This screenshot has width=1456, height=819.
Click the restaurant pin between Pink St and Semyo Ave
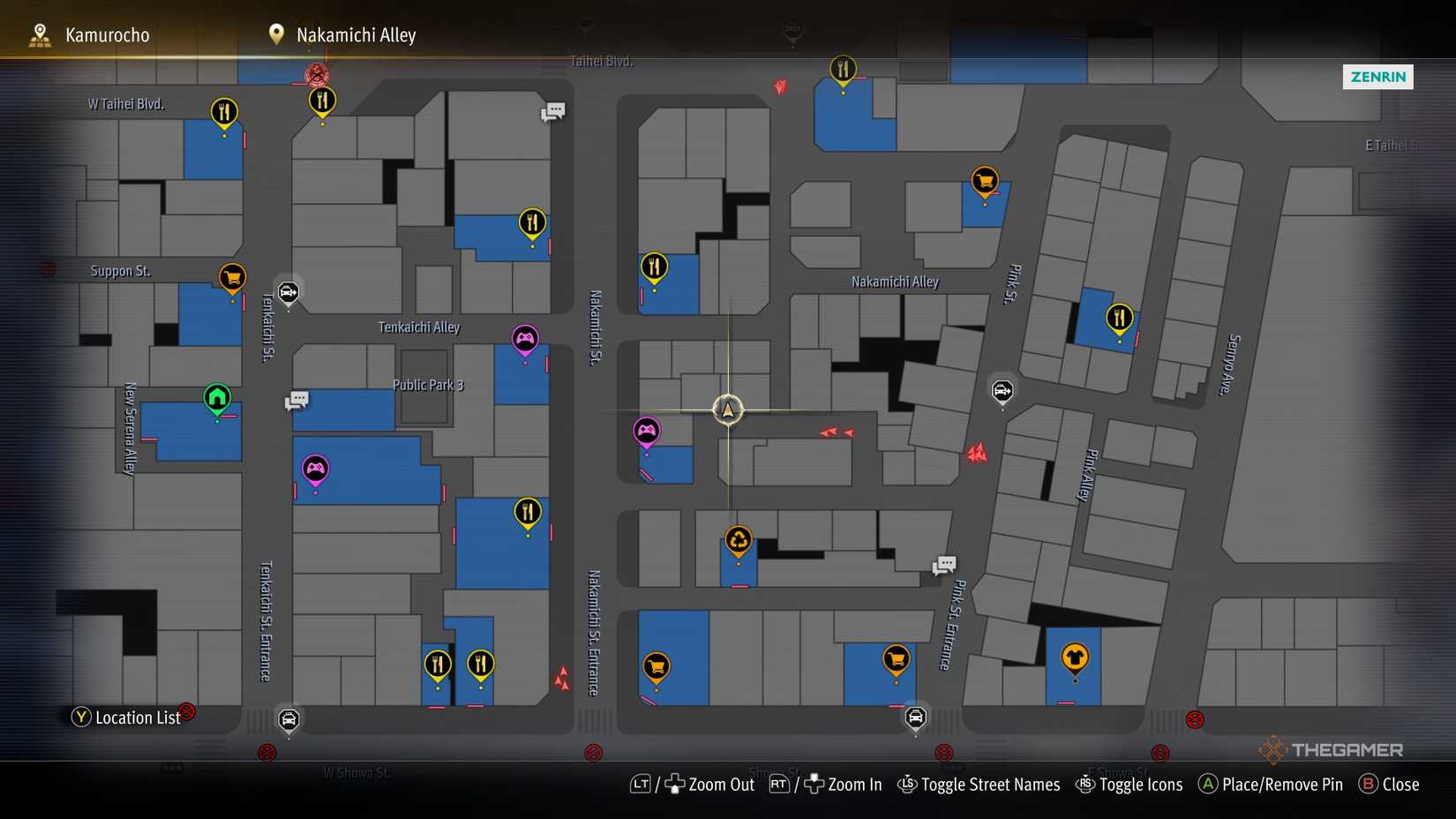pos(1119,314)
